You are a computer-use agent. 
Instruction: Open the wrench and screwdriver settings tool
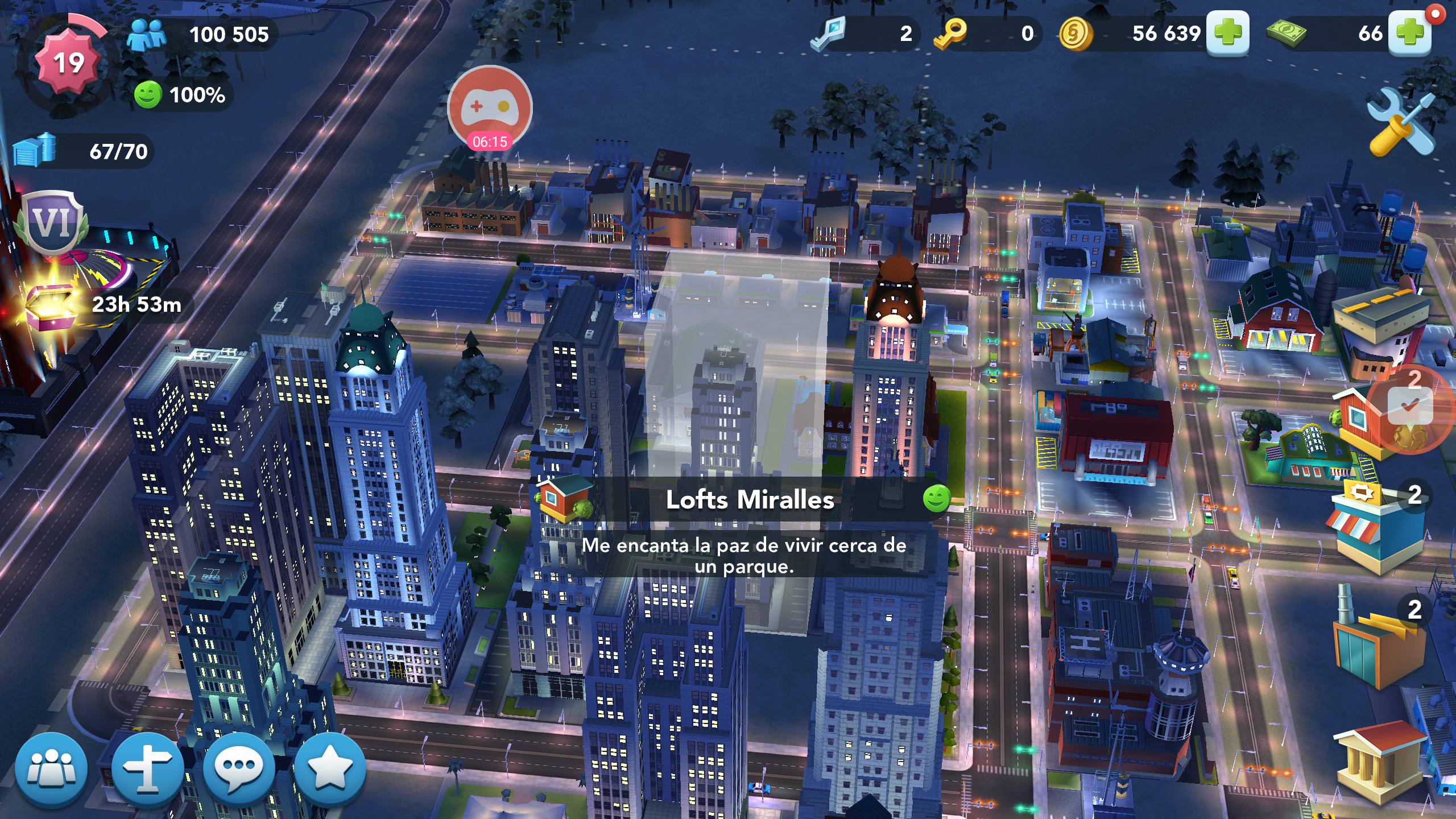tap(1401, 122)
